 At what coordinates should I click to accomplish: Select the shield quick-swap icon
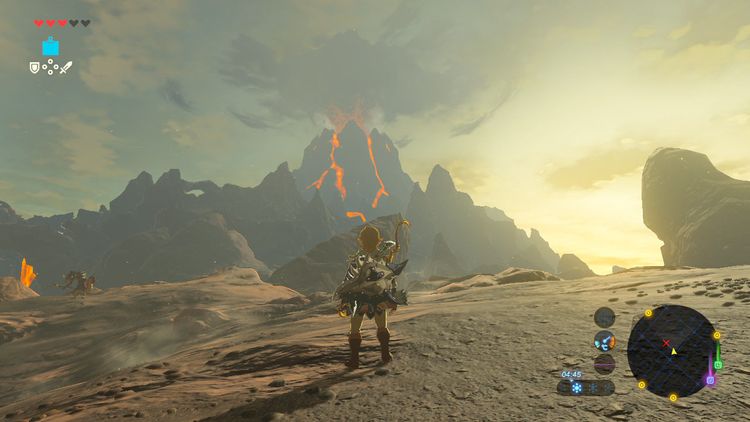[x=34, y=68]
